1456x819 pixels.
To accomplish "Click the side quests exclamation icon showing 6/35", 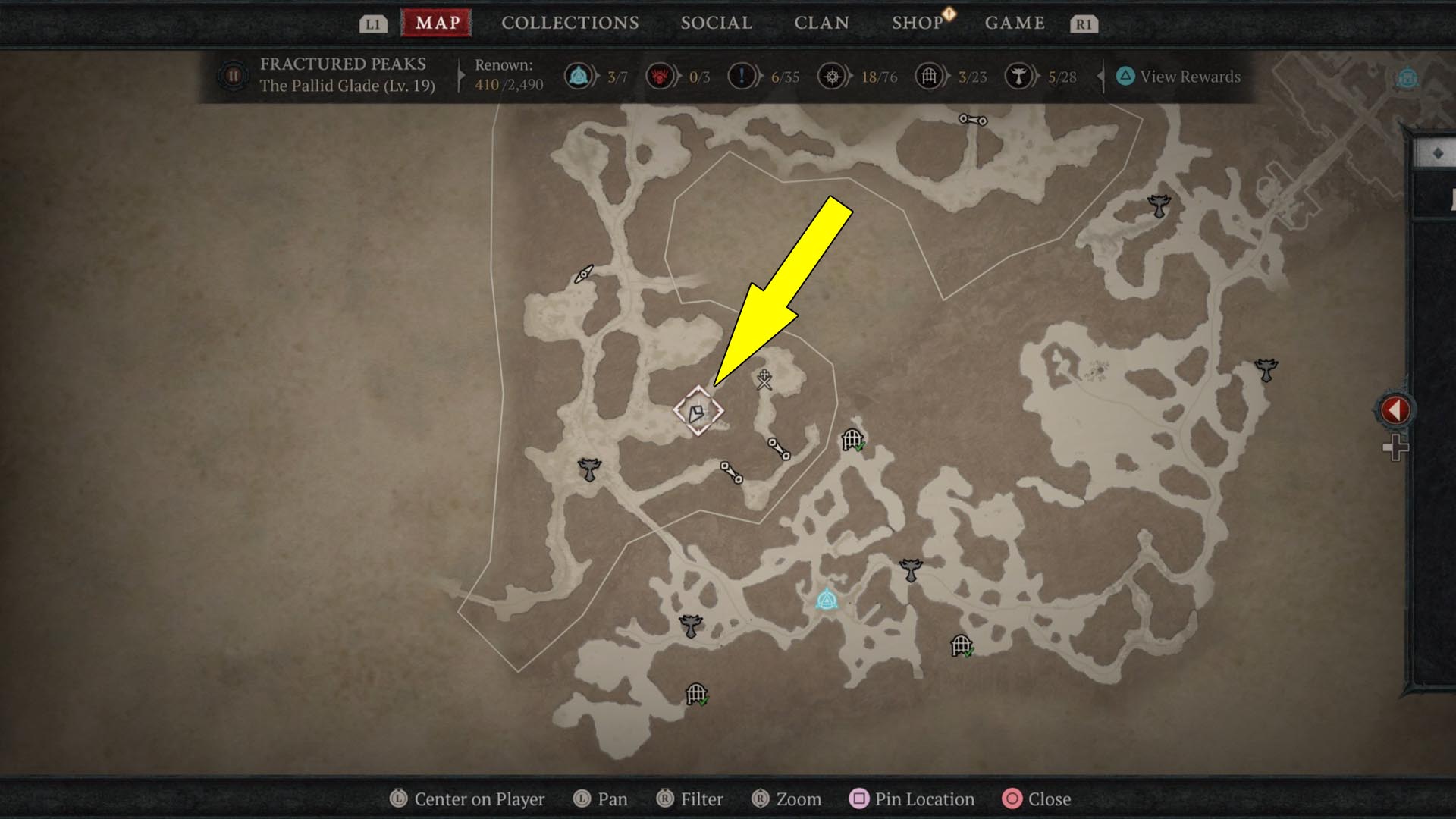I will coord(743,76).
